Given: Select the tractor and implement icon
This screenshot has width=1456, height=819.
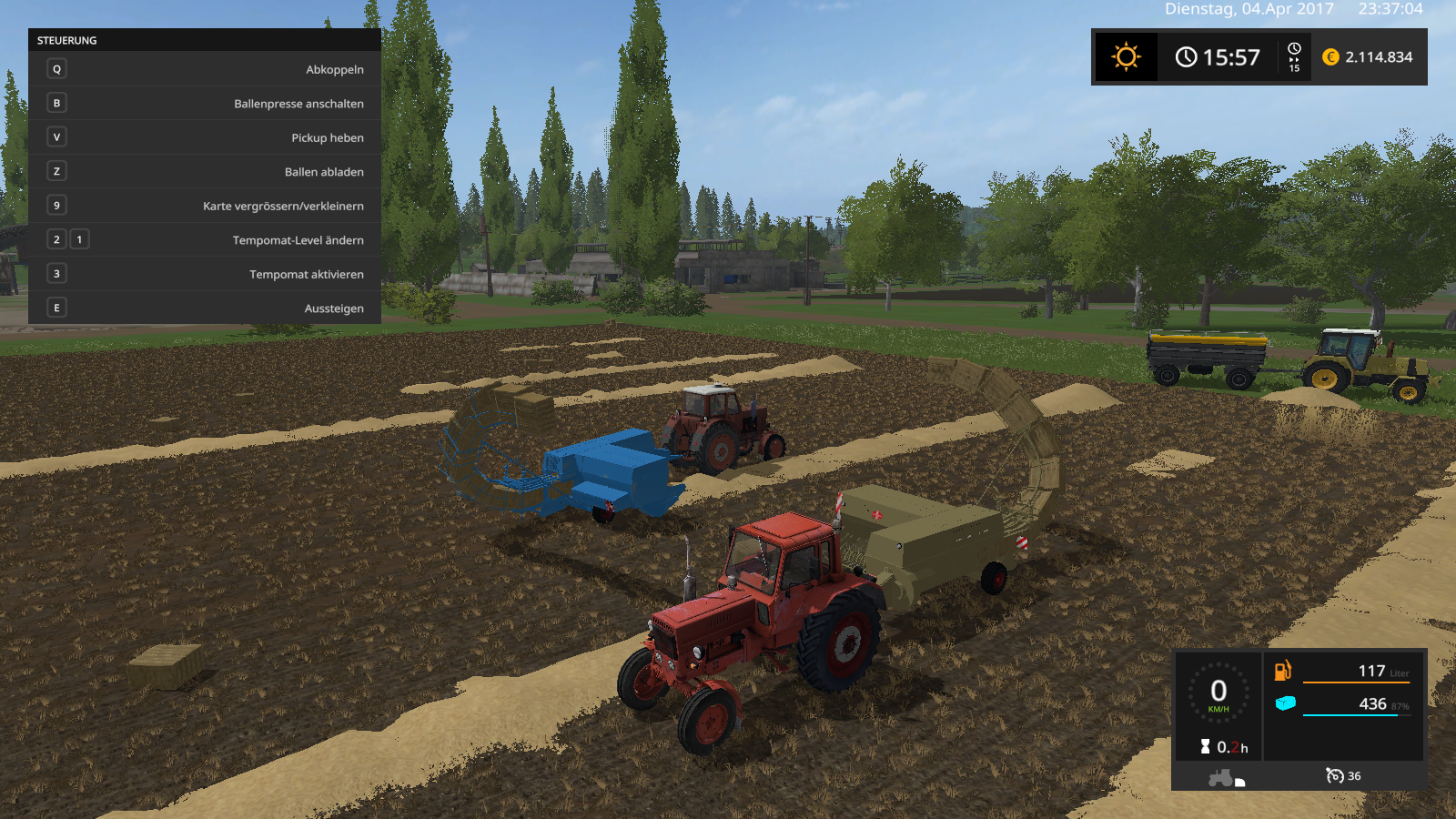Looking at the screenshot, I should coord(1225,777).
